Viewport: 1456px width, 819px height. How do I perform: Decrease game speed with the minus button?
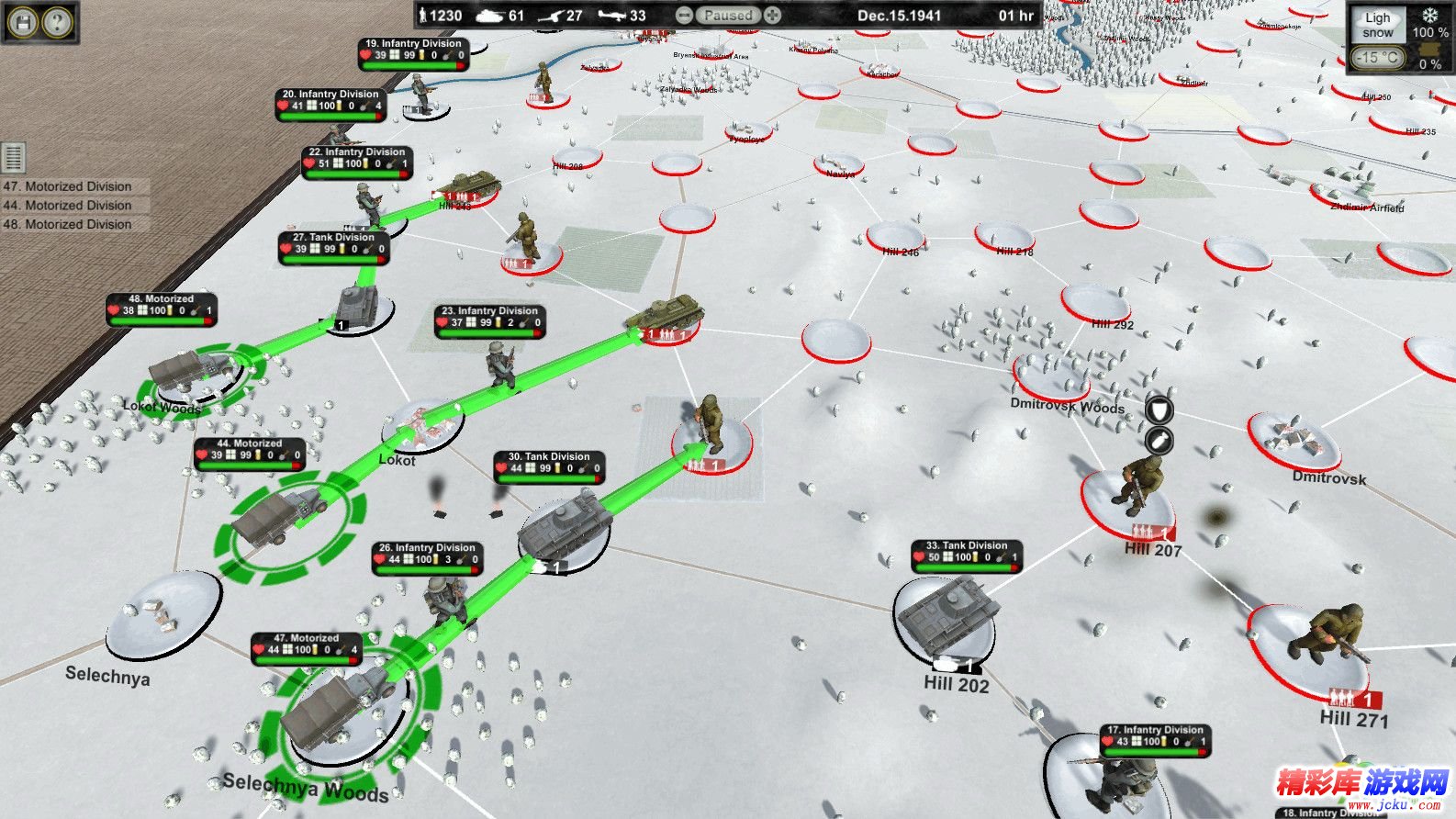tap(684, 16)
